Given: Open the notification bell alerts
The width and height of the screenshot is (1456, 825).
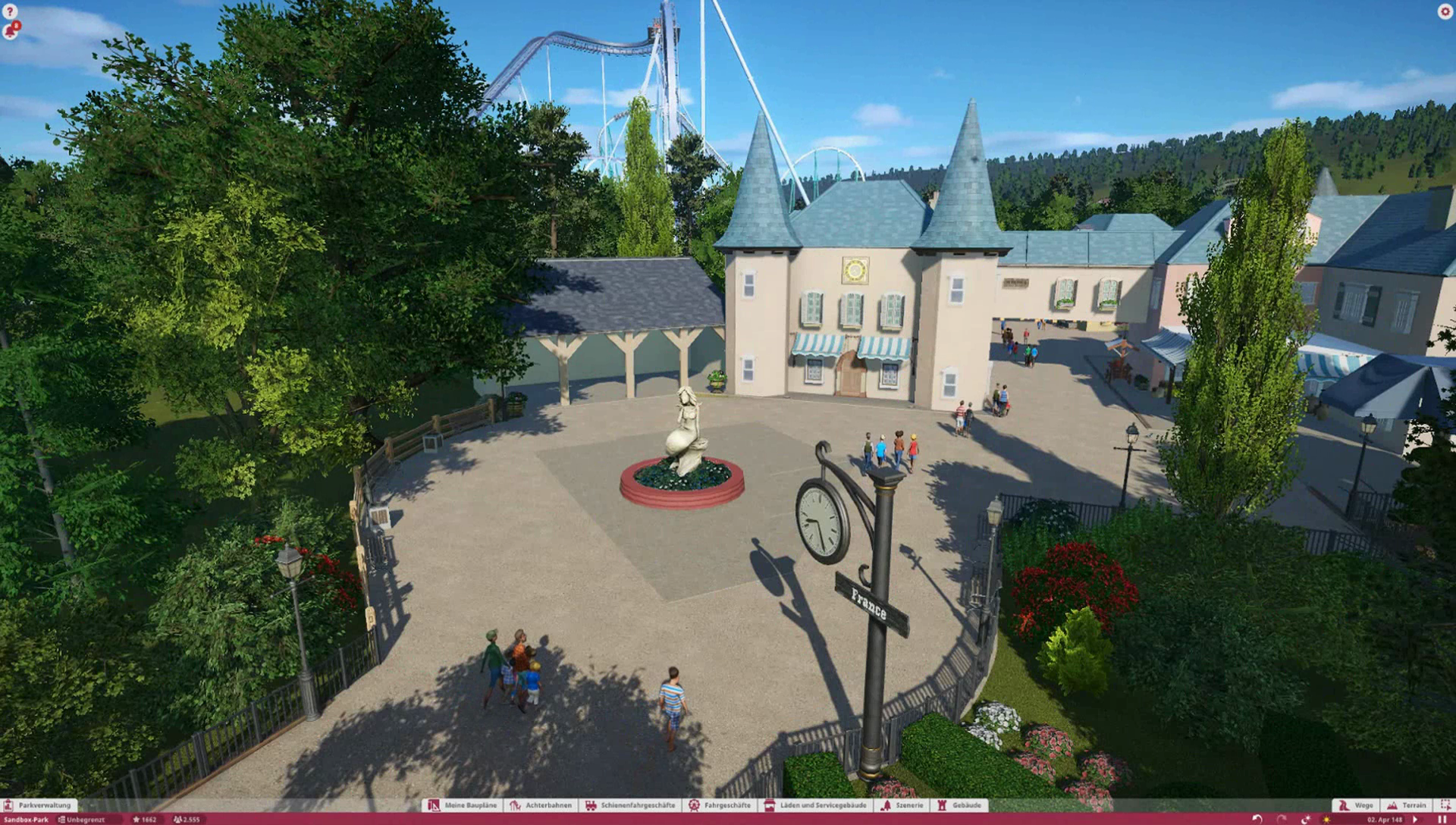Looking at the screenshot, I should pos(11,31).
